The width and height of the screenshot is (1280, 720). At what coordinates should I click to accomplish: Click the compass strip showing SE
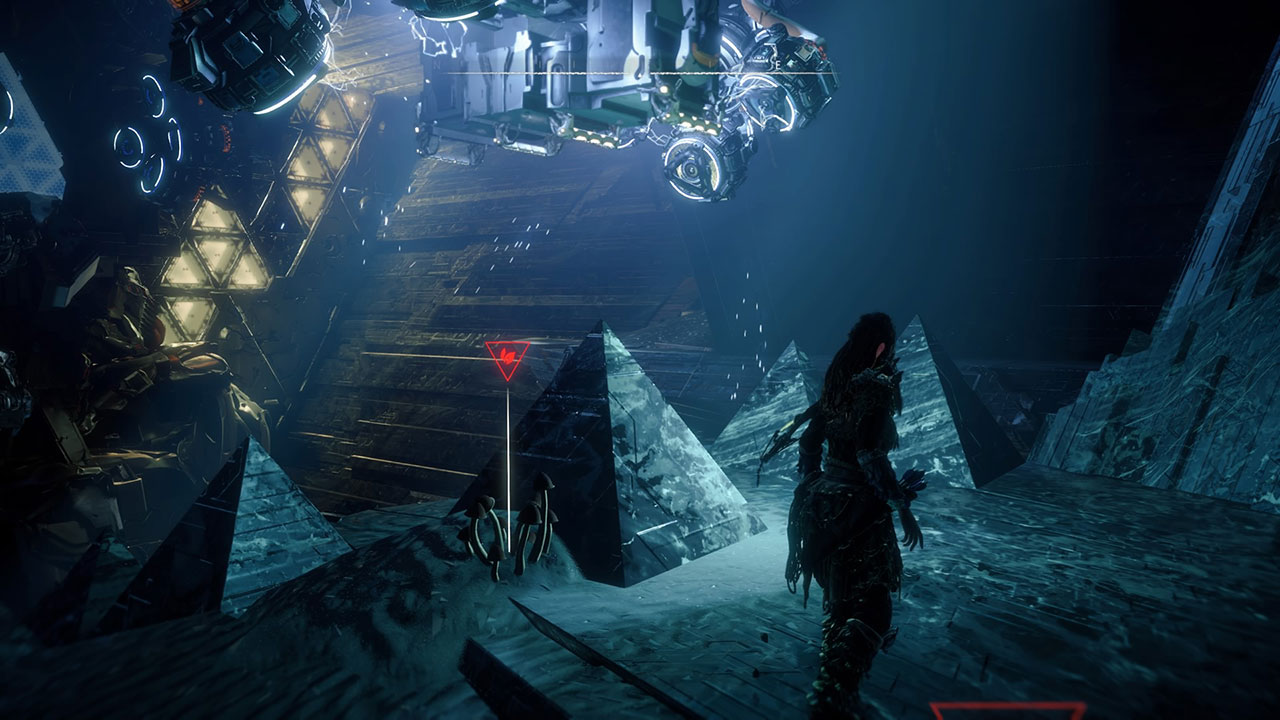click(x=640, y=72)
